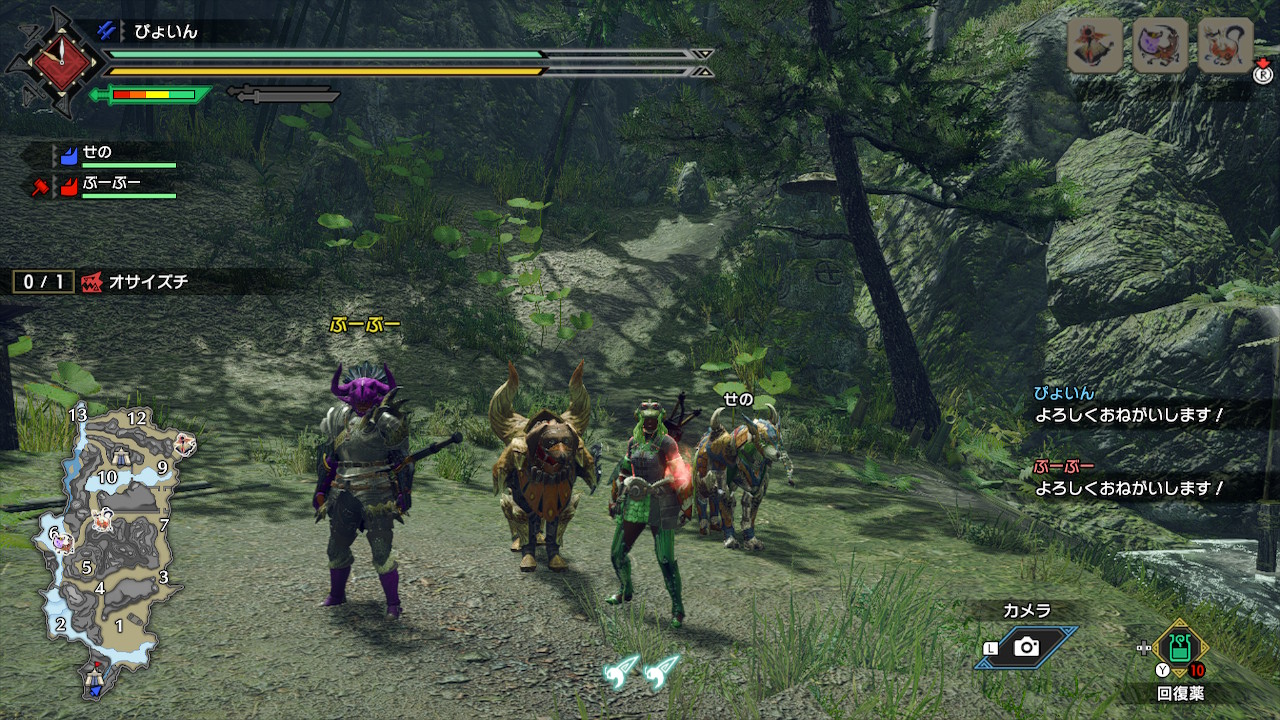The image size is (1280, 720).
Task: Select the purple-faced monster icon
Action: (x=1159, y=45)
